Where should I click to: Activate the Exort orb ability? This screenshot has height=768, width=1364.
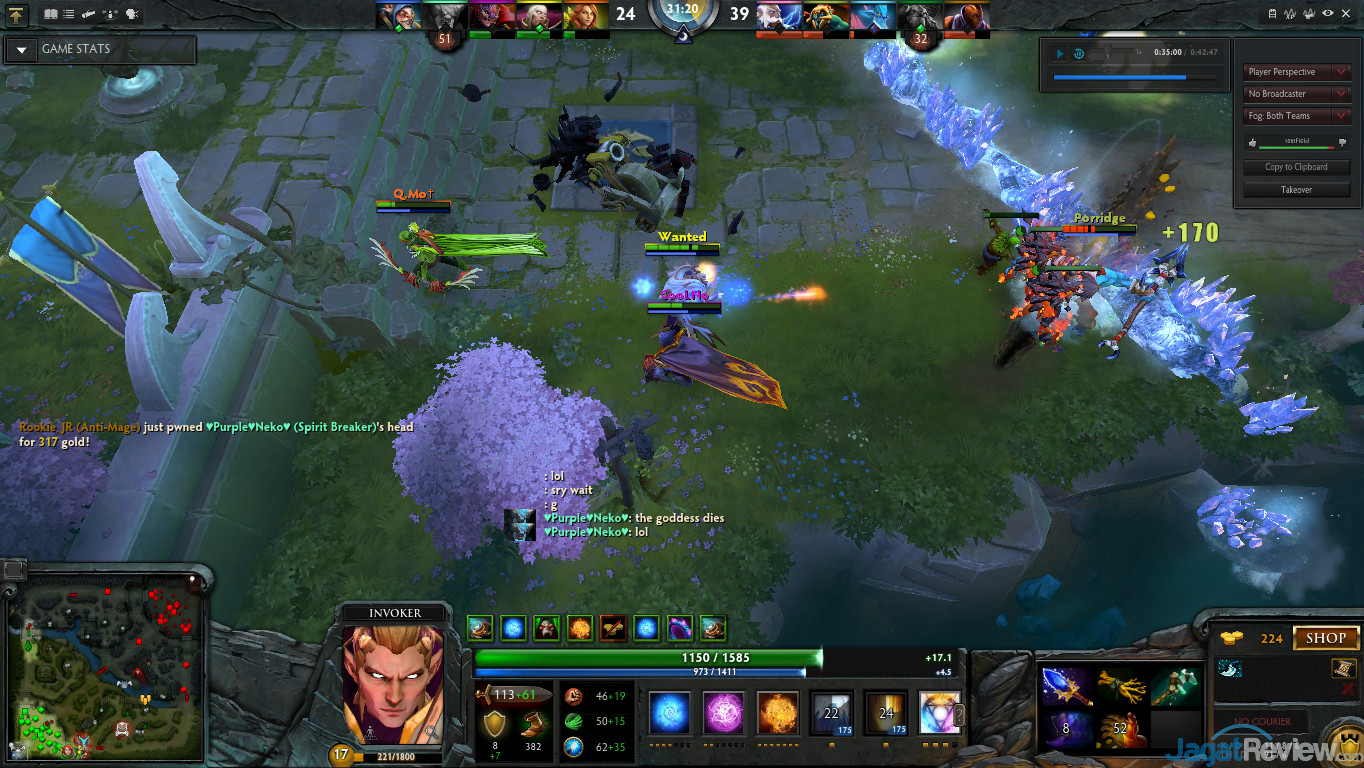[x=778, y=714]
